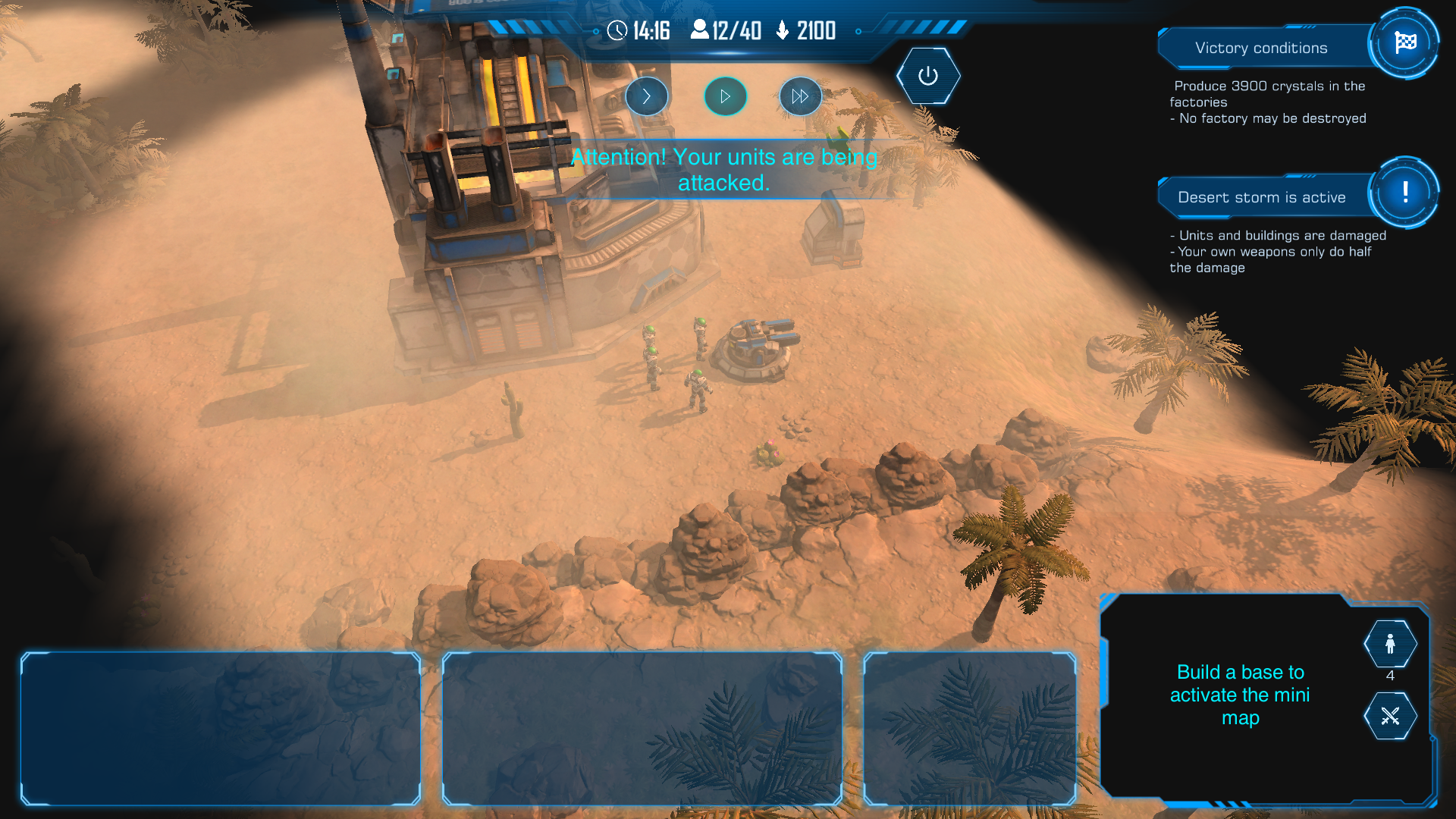The width and height of the screenshot is (1456, 819).
Task: Select all infantry units hexagon icon
Action: pyautogui.click(x=1390, y=644)
